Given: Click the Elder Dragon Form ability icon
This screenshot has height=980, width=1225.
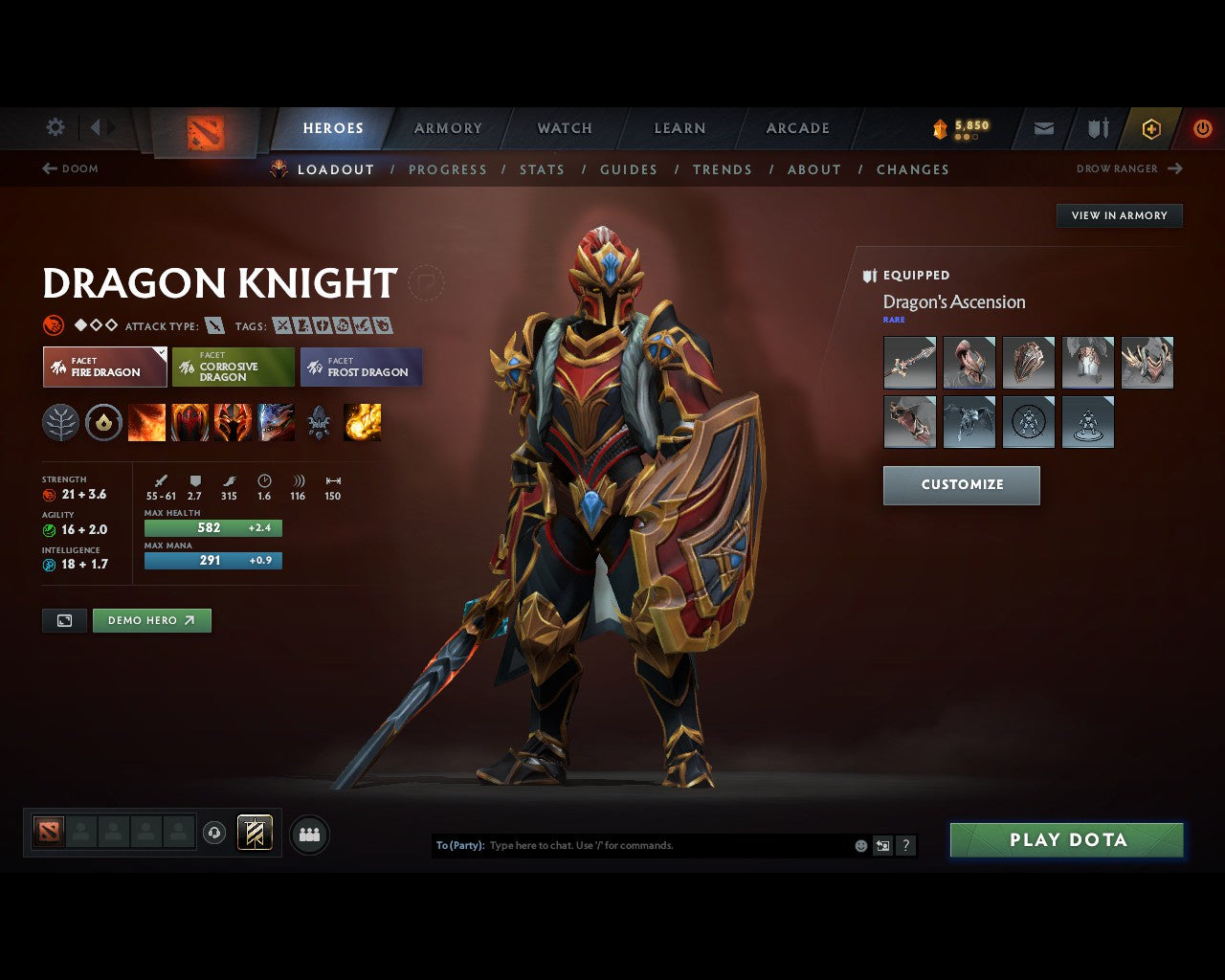Looking at the screenshot, I should coord(277,422).
